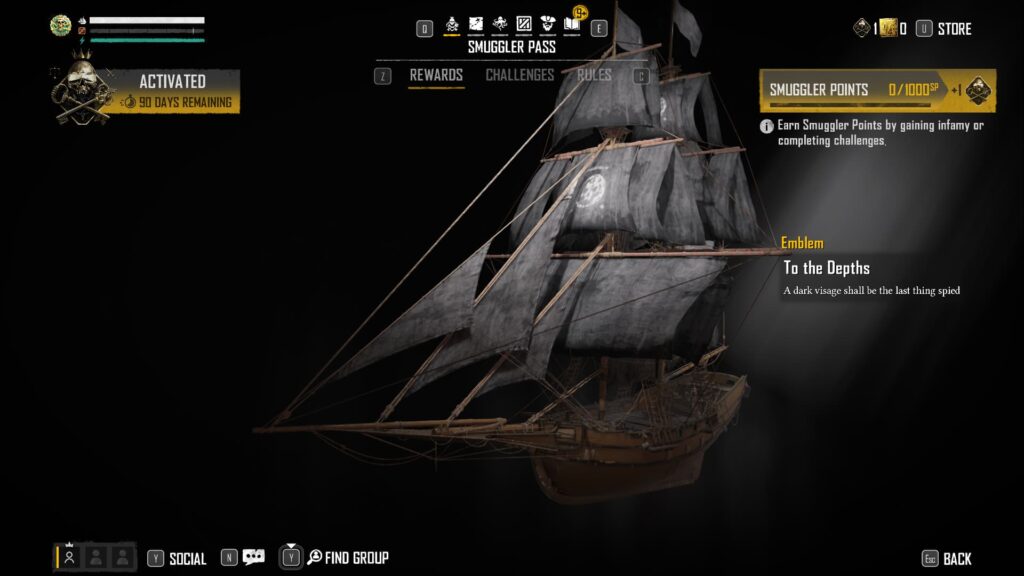Image resolution: width=1024 pixels, height=576 pixels.
Task: Switch to the kraken icon tab
Action: coord(500,25)
